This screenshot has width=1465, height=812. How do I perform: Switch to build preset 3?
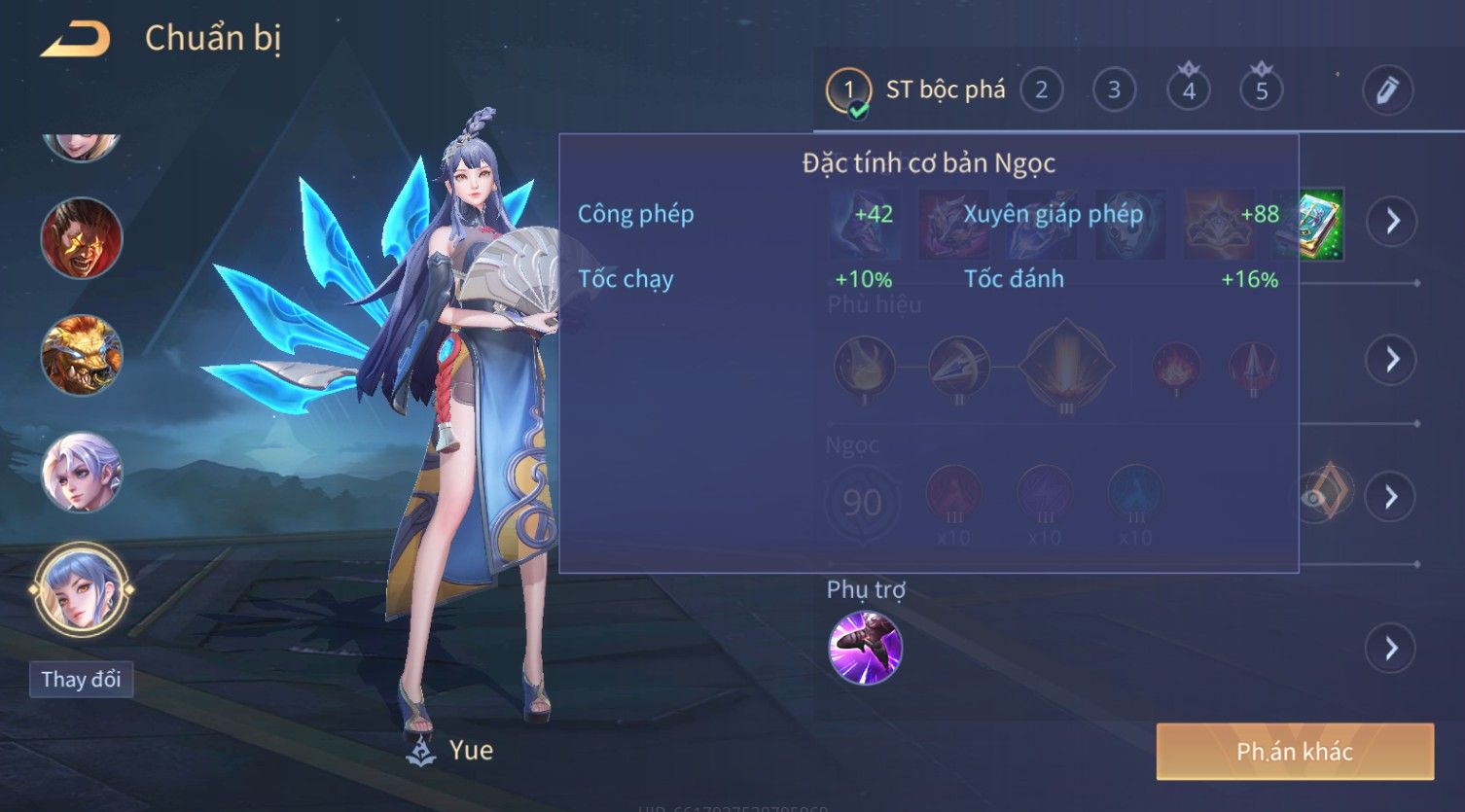coord(1114,90)
